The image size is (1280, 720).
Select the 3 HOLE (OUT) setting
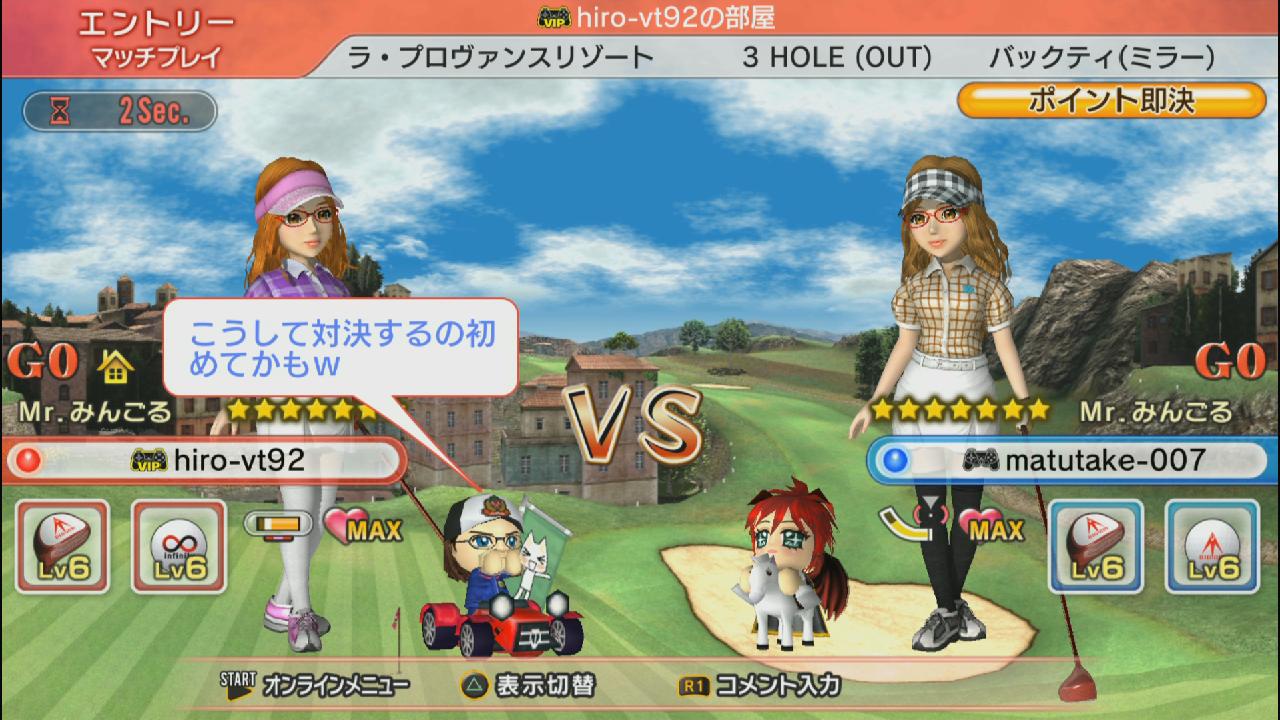836,57
